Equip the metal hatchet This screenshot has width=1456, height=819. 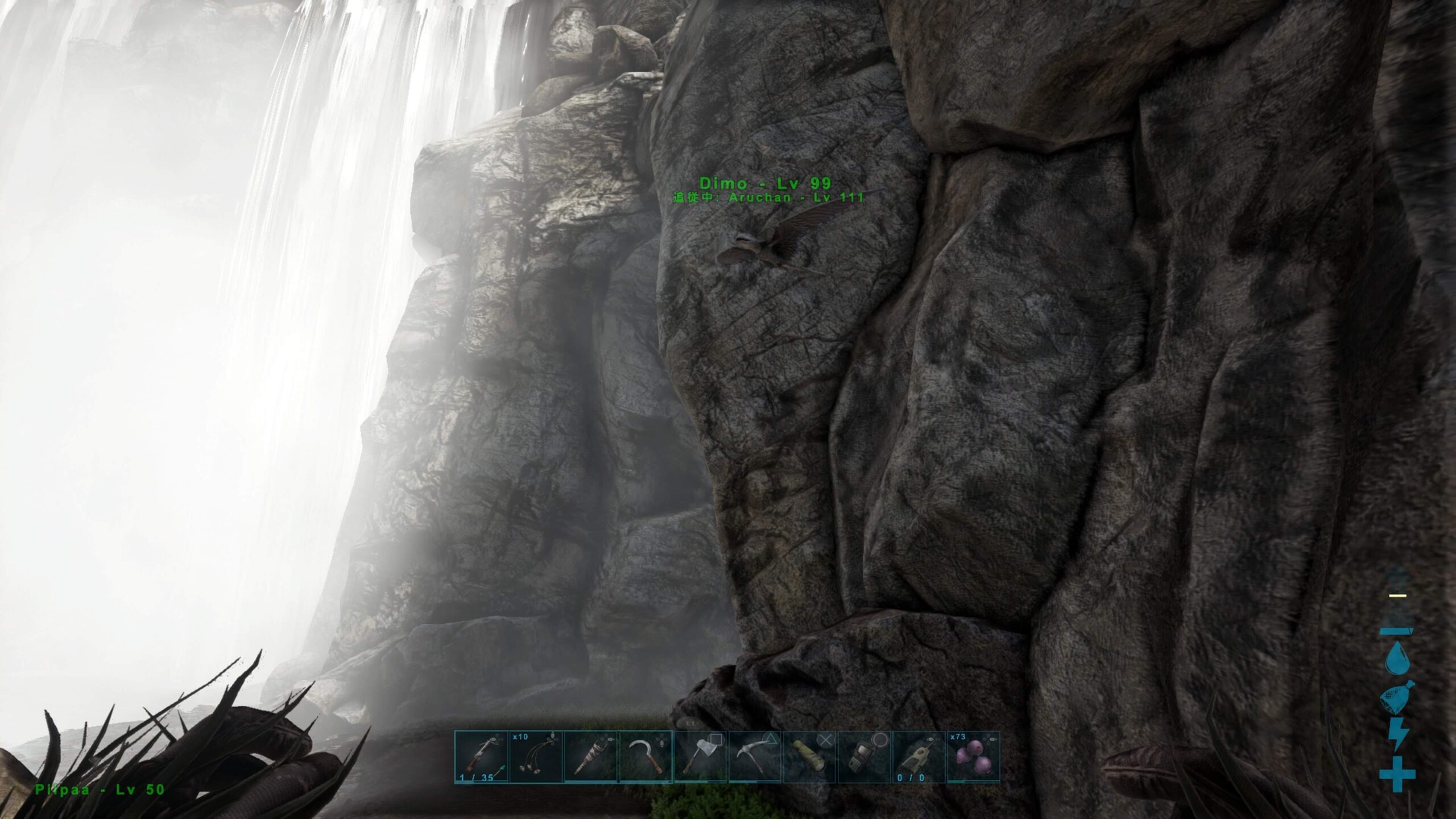pyautogui.click(x=700, y=757)
